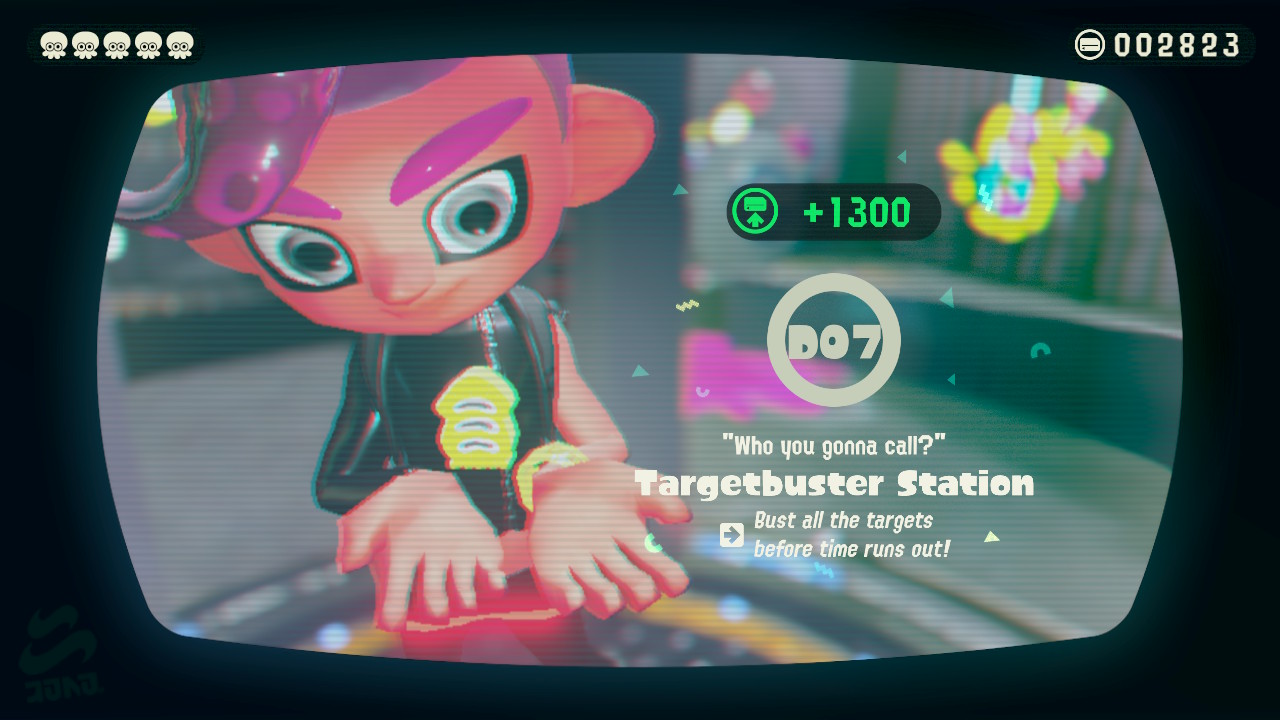The image size is (1280, 720).
Task: Click the text Bust all the targets
Action: pyautogui.click(x=843, y=520)
